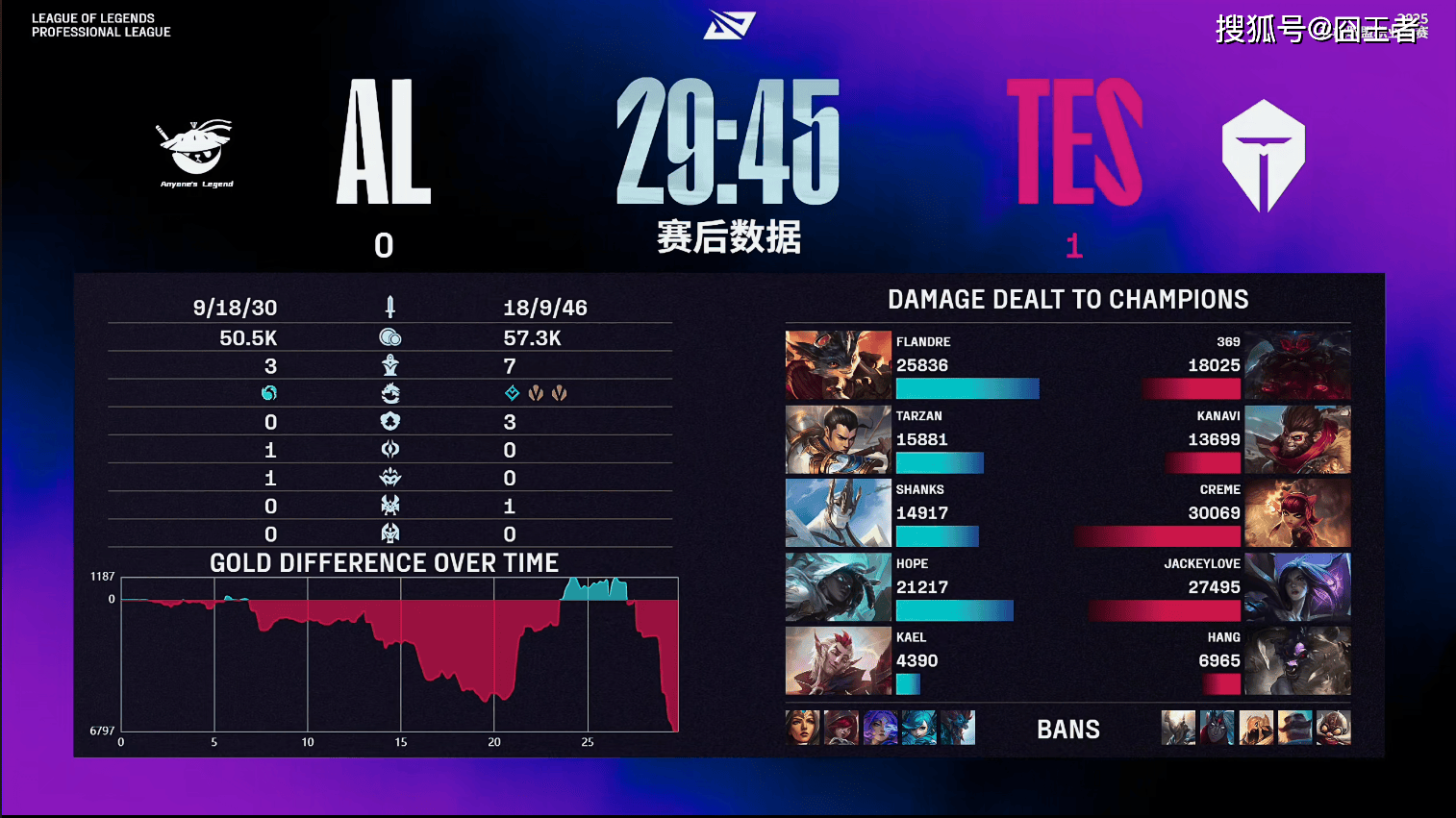
Task: Select JackeyLove's champion portrait
Action: [x=1297, y=587]
